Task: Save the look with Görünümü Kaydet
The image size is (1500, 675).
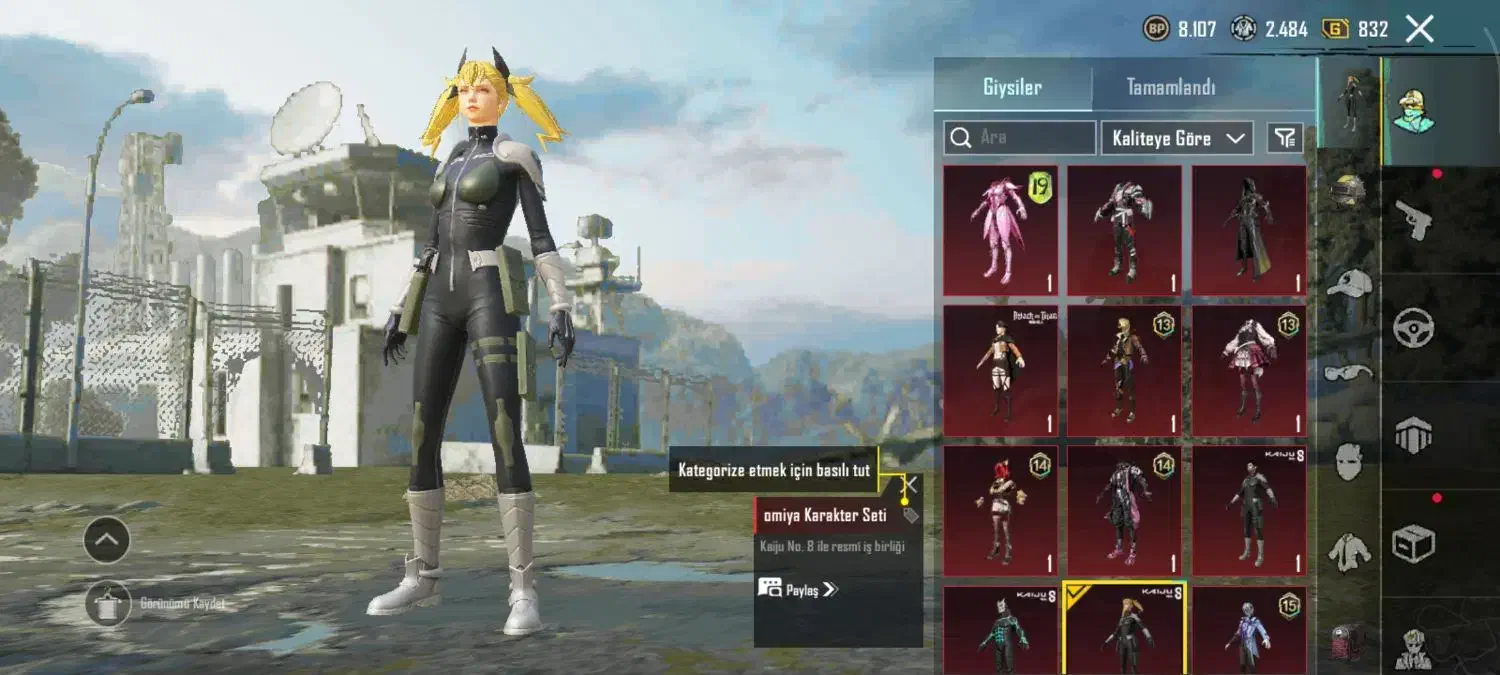Action: (x=108, y=604)
